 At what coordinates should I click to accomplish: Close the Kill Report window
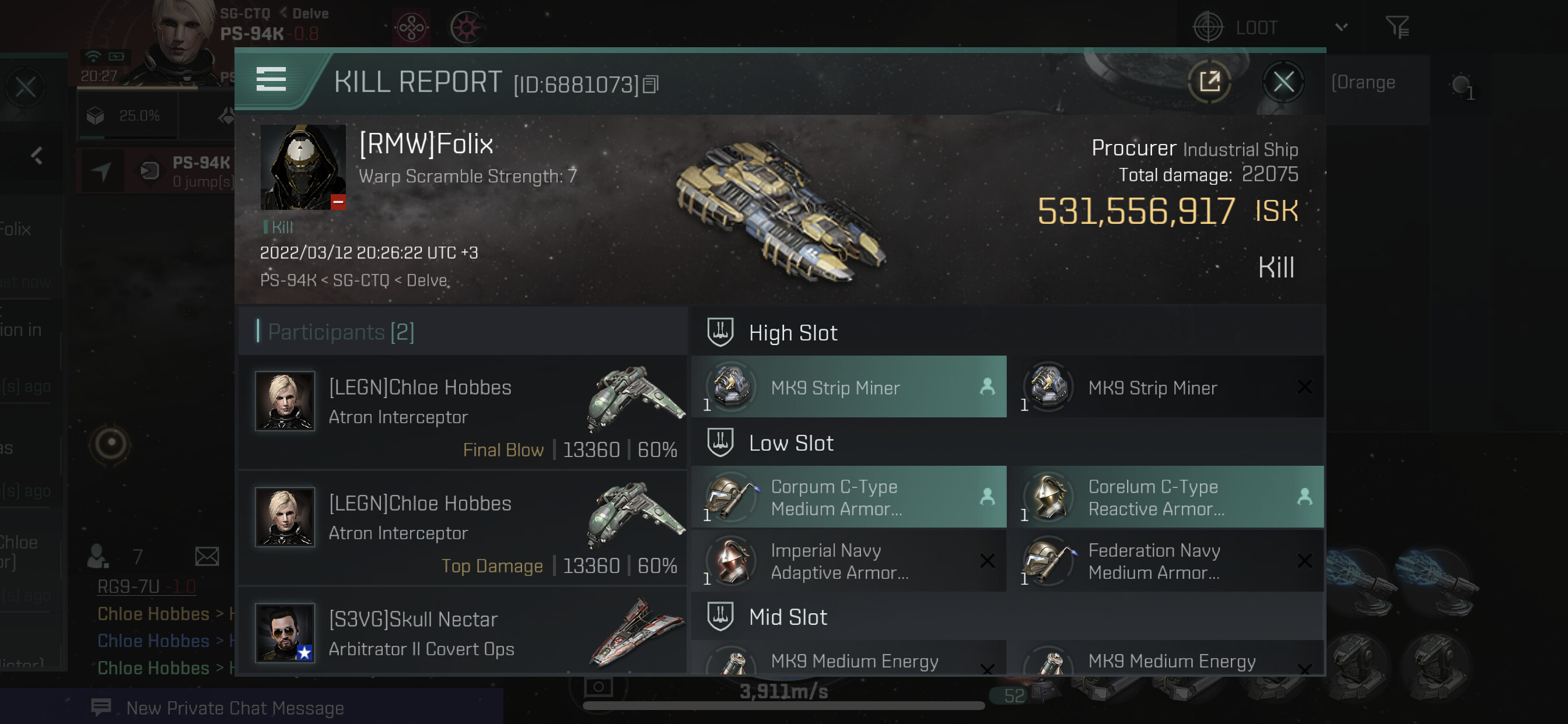pyautogui.click(x=1283, y=82)
